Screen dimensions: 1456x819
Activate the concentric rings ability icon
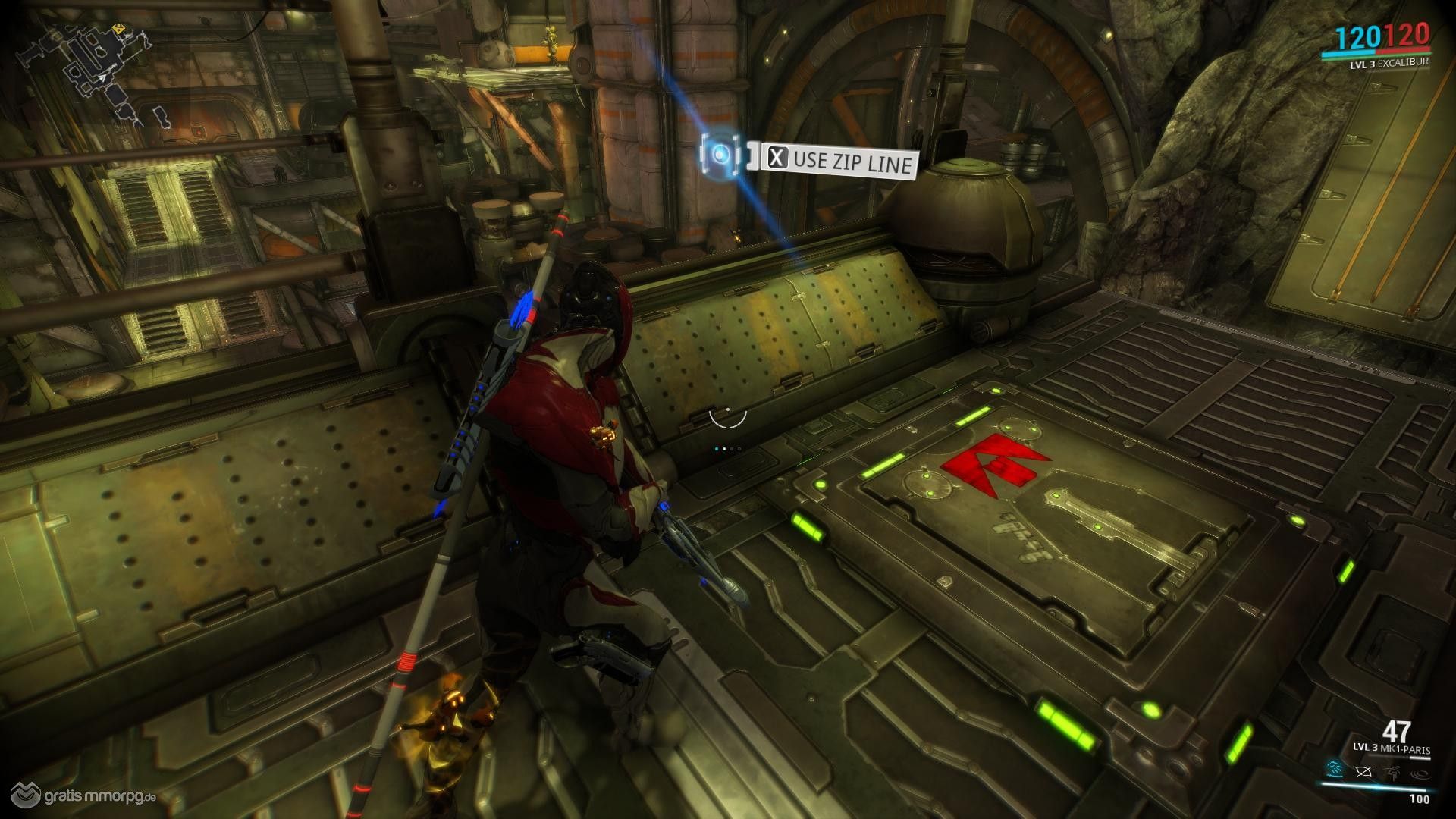click(x=1419, y=775)
